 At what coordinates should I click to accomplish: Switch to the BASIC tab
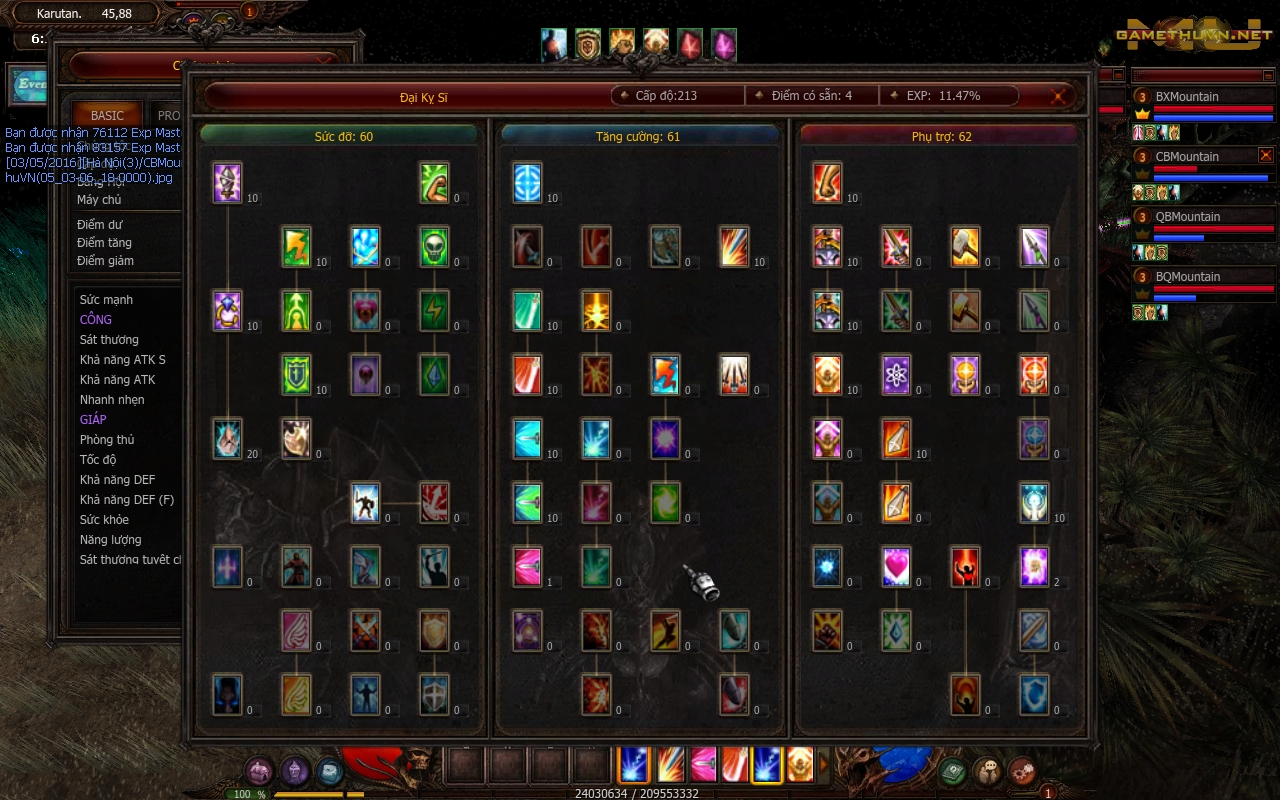[107, 116]
